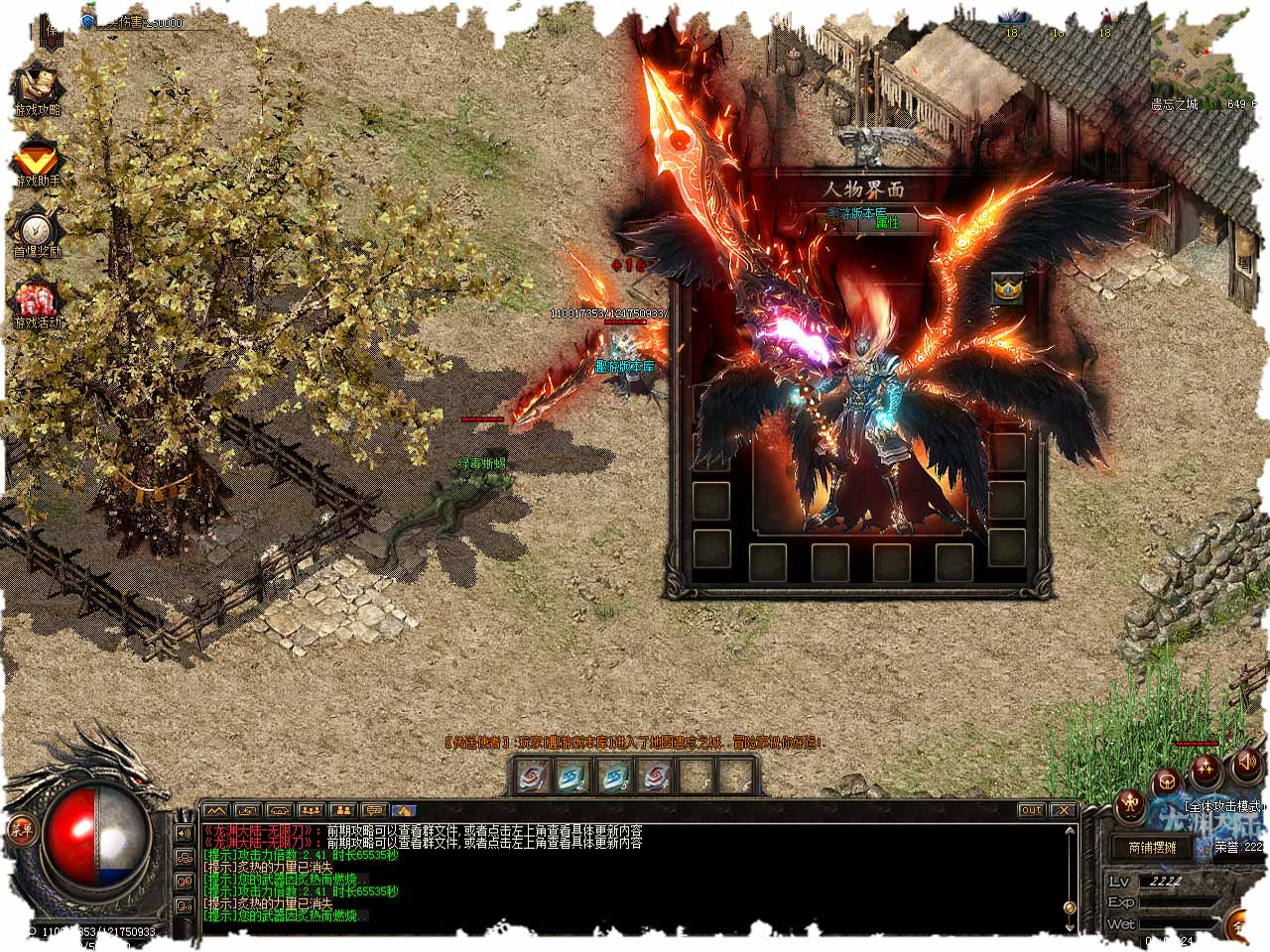The width and height of the screenshot is (1270, 952).
Task: Trigger the blue swirl skill in hotbar slot 3
Action: (x=614, y=776)
